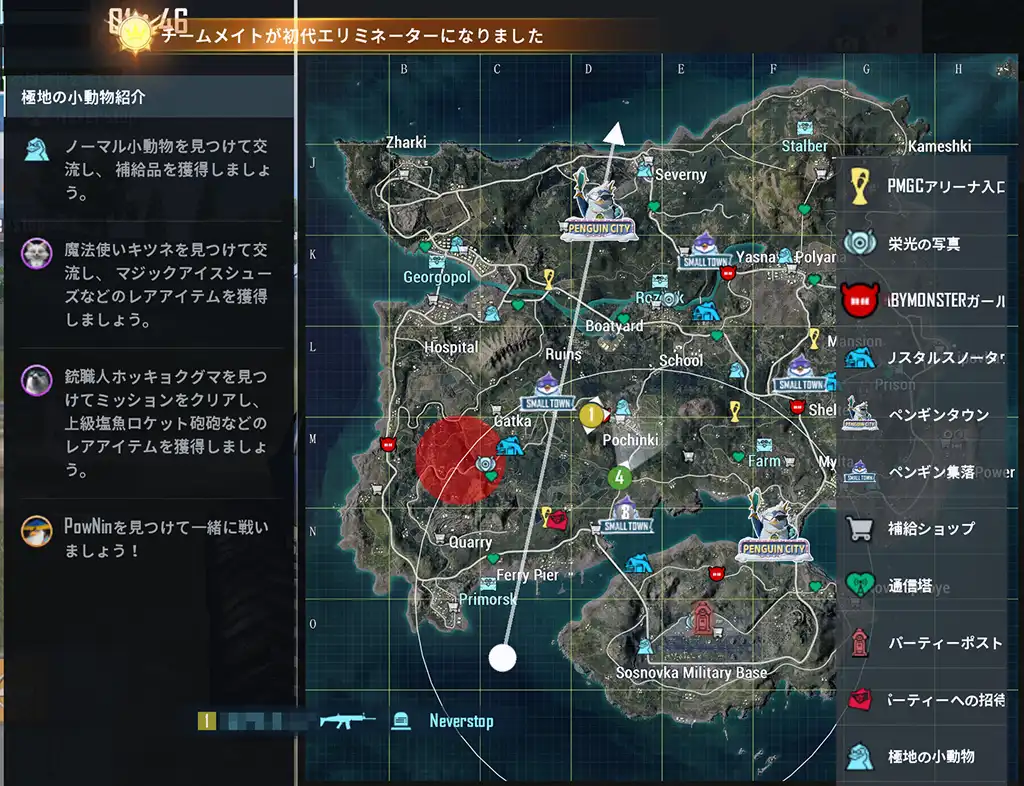Screen dimensions: 1024x786
Task: Select the Small Town marker near Gatka
Action: click(x=546, y=391)
